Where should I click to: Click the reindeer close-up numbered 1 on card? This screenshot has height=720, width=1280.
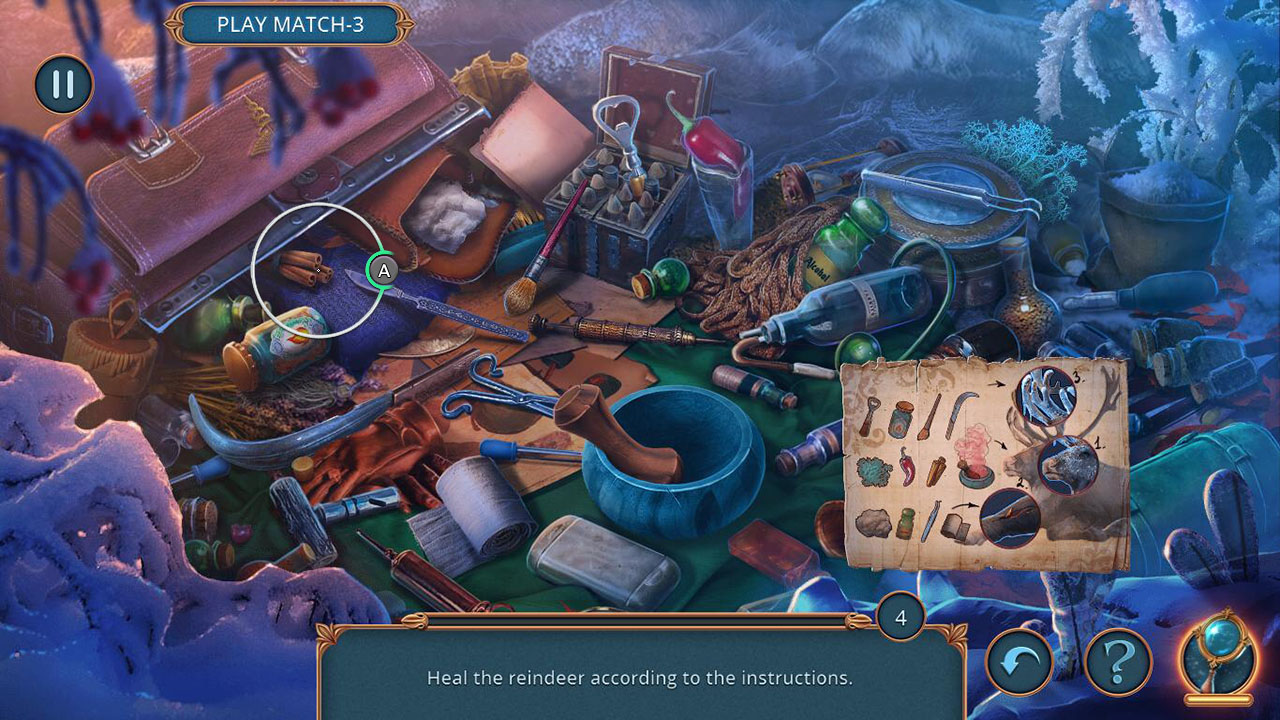point(1066,464)
